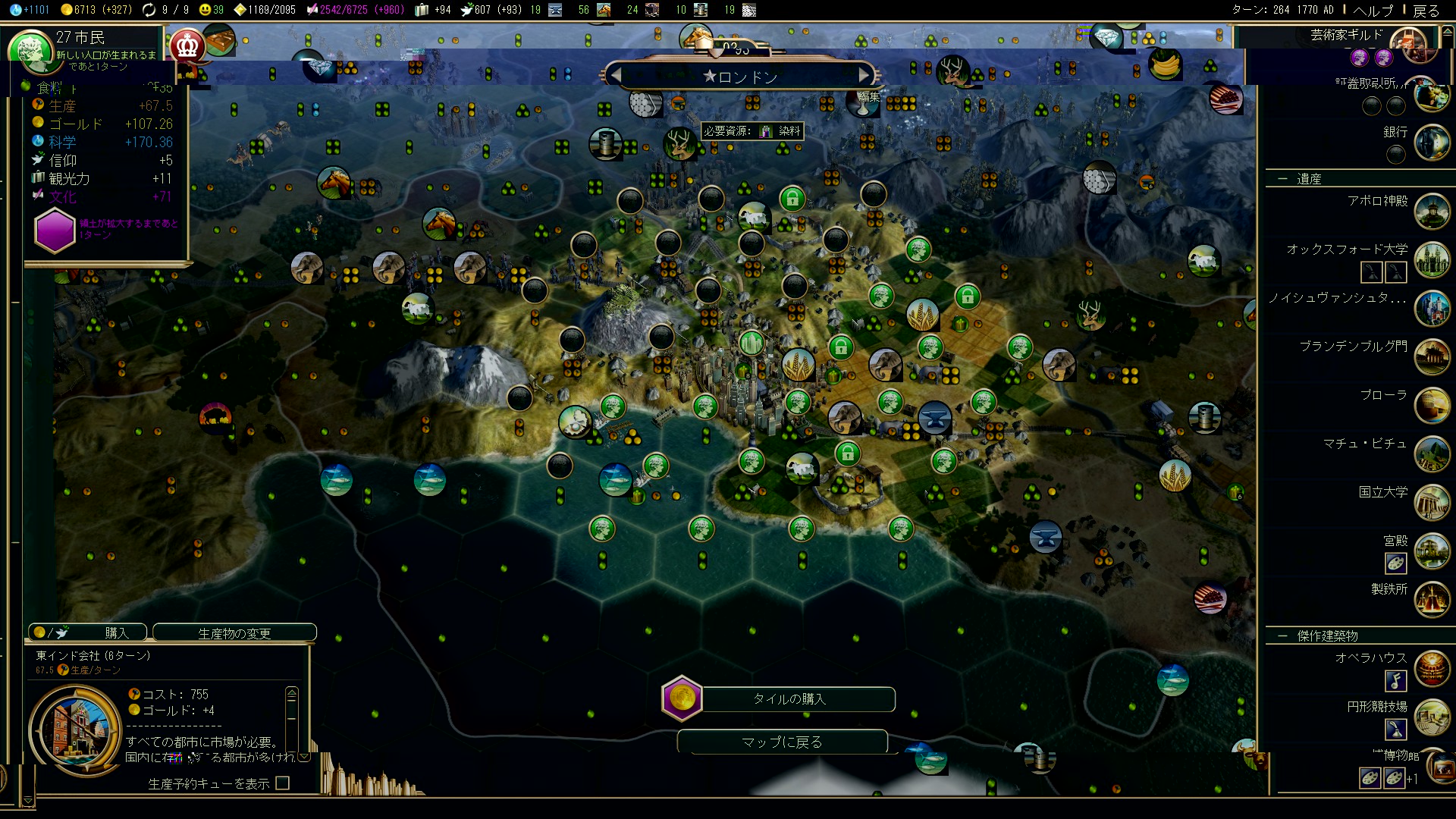This screenshot has height=819, width=1456.
Task: Click the 戻る back button
Action: pos(1426,10)
